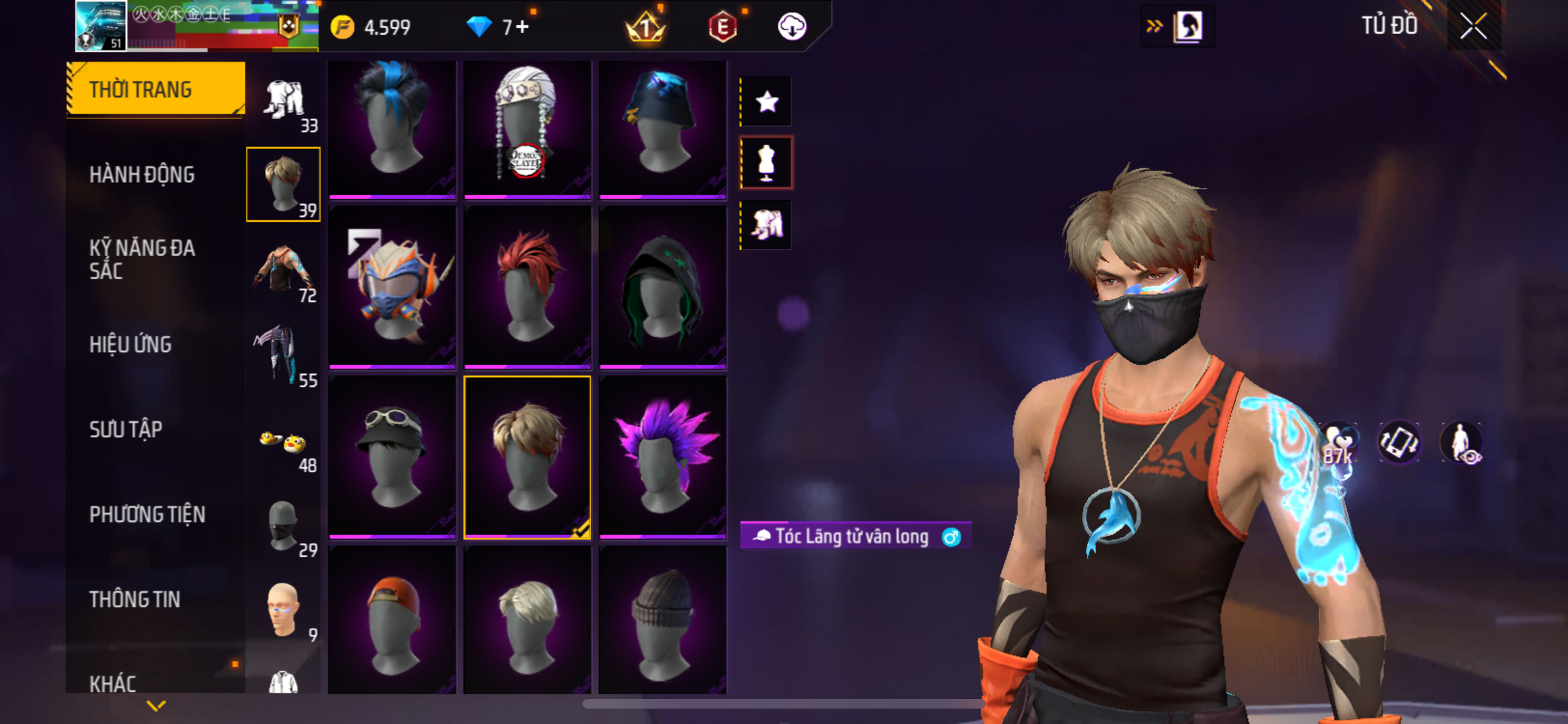This screenshot has width=1568, height=724.
Task: Open the star favorites filter
Action: [767, 102]
